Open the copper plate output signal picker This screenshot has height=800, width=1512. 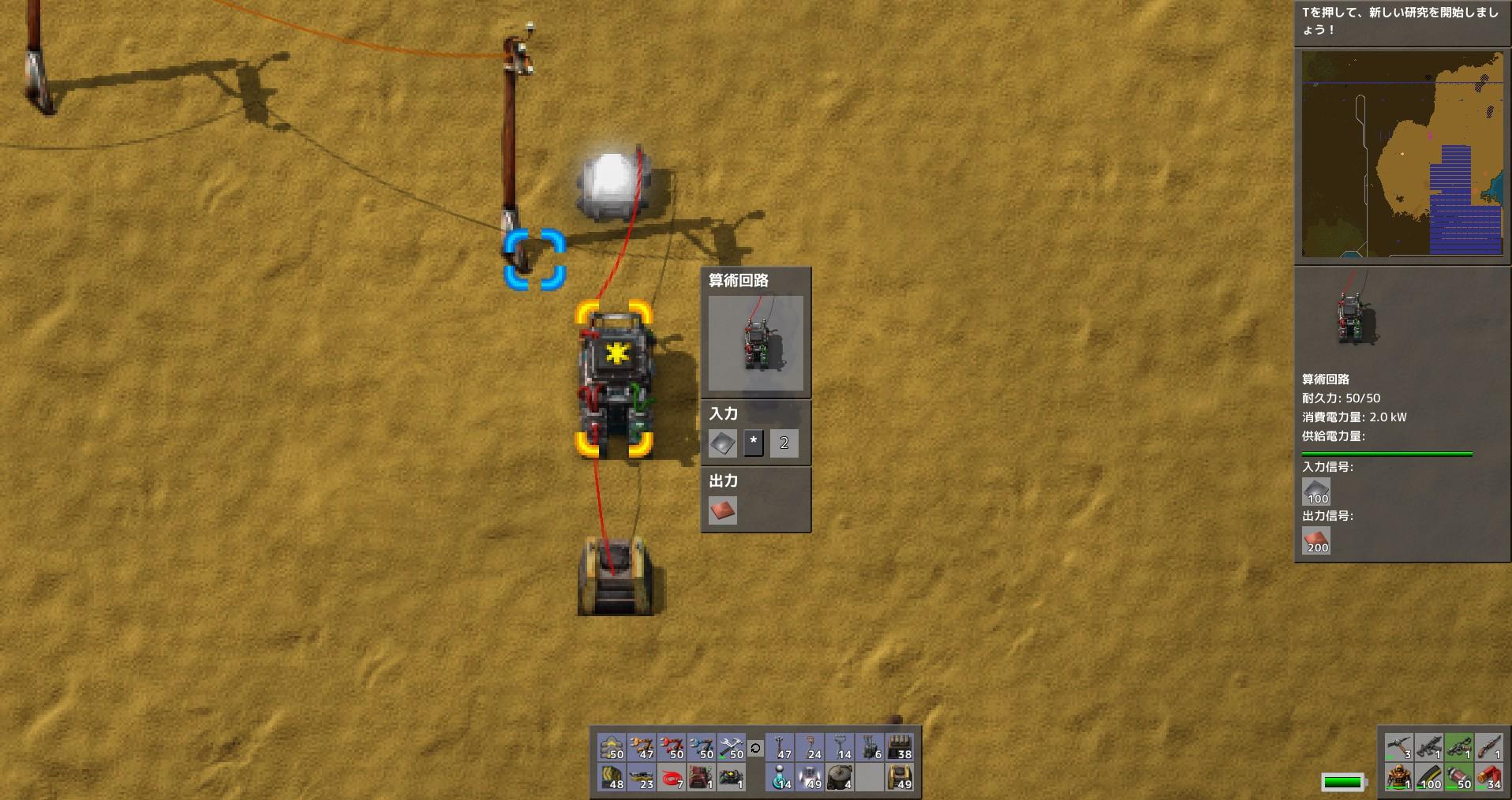coord(722,511)
